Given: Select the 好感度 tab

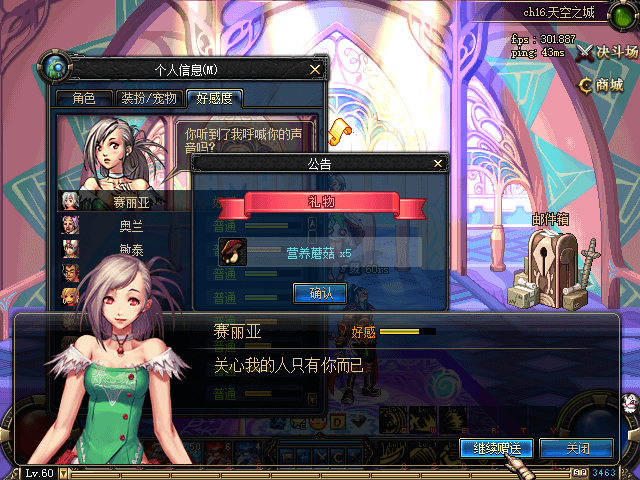Looking at the screenshot, I should (x=214, y=98).
